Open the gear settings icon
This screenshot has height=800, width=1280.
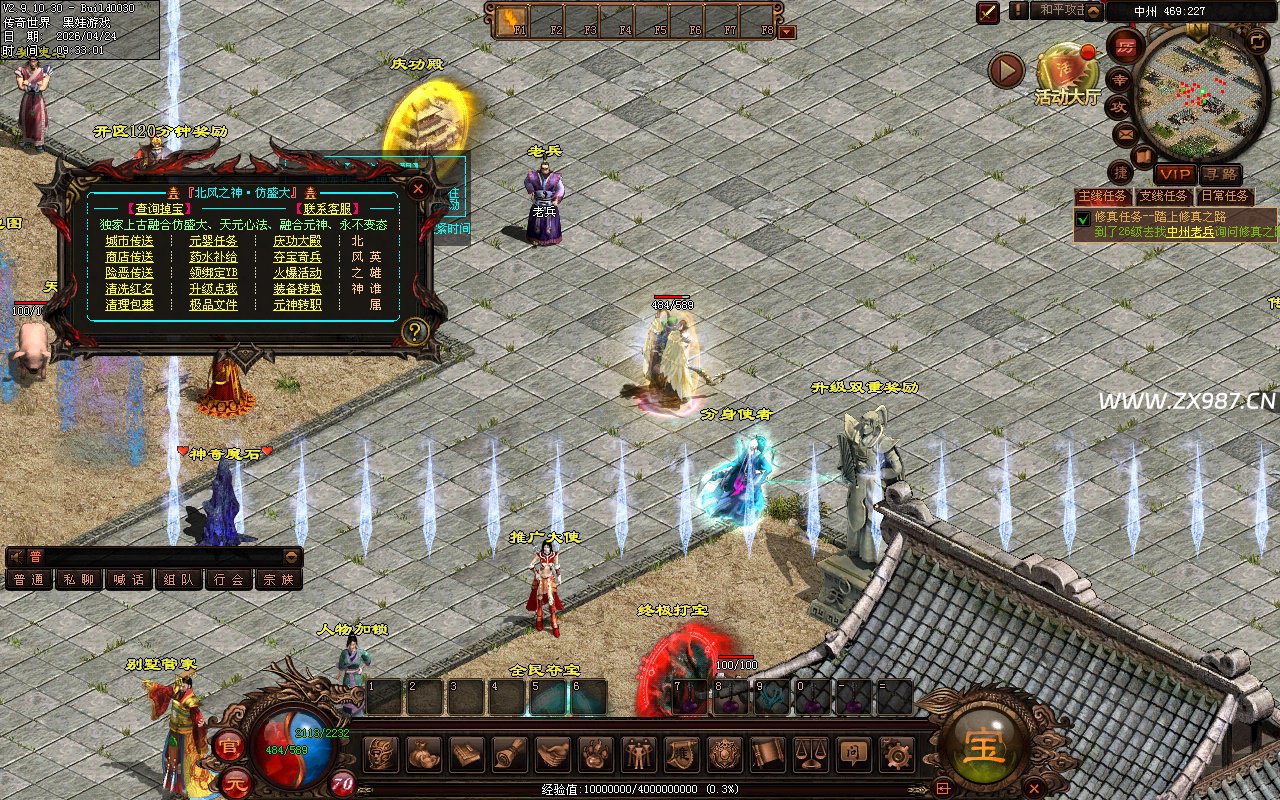click(895, 753)
